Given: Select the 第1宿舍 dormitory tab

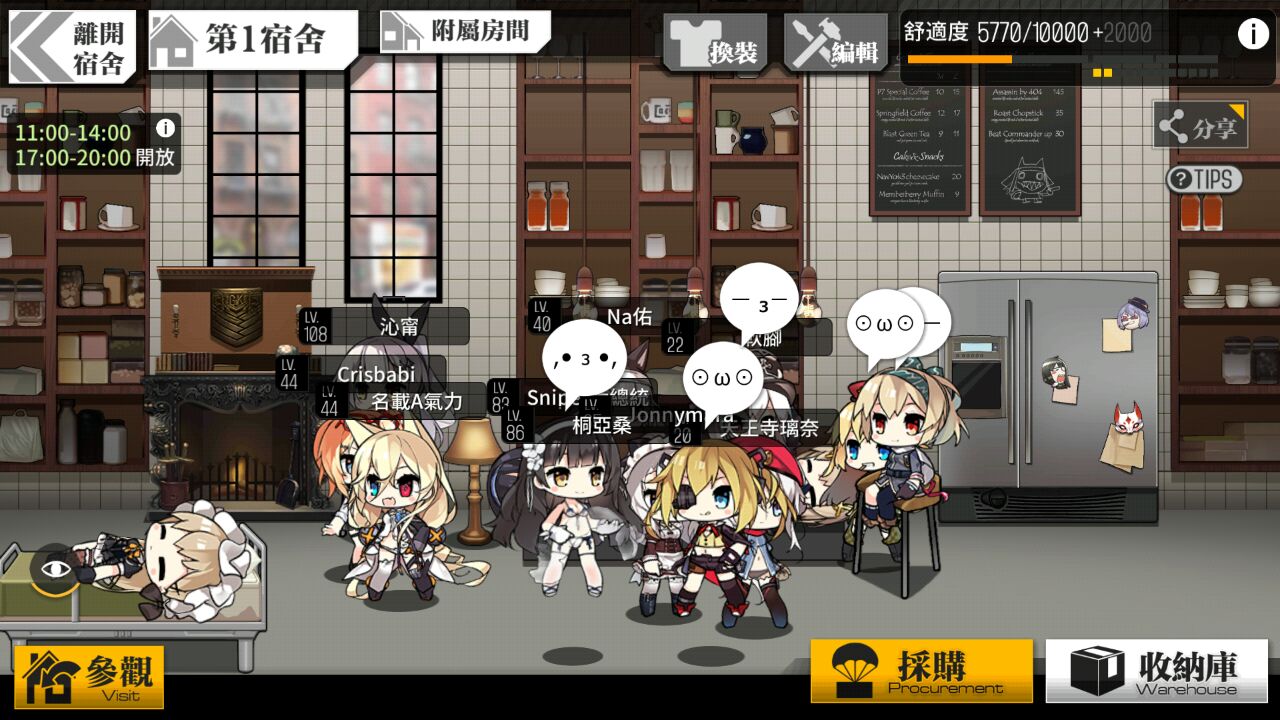Looking at the screenshot, I should 252,40.
